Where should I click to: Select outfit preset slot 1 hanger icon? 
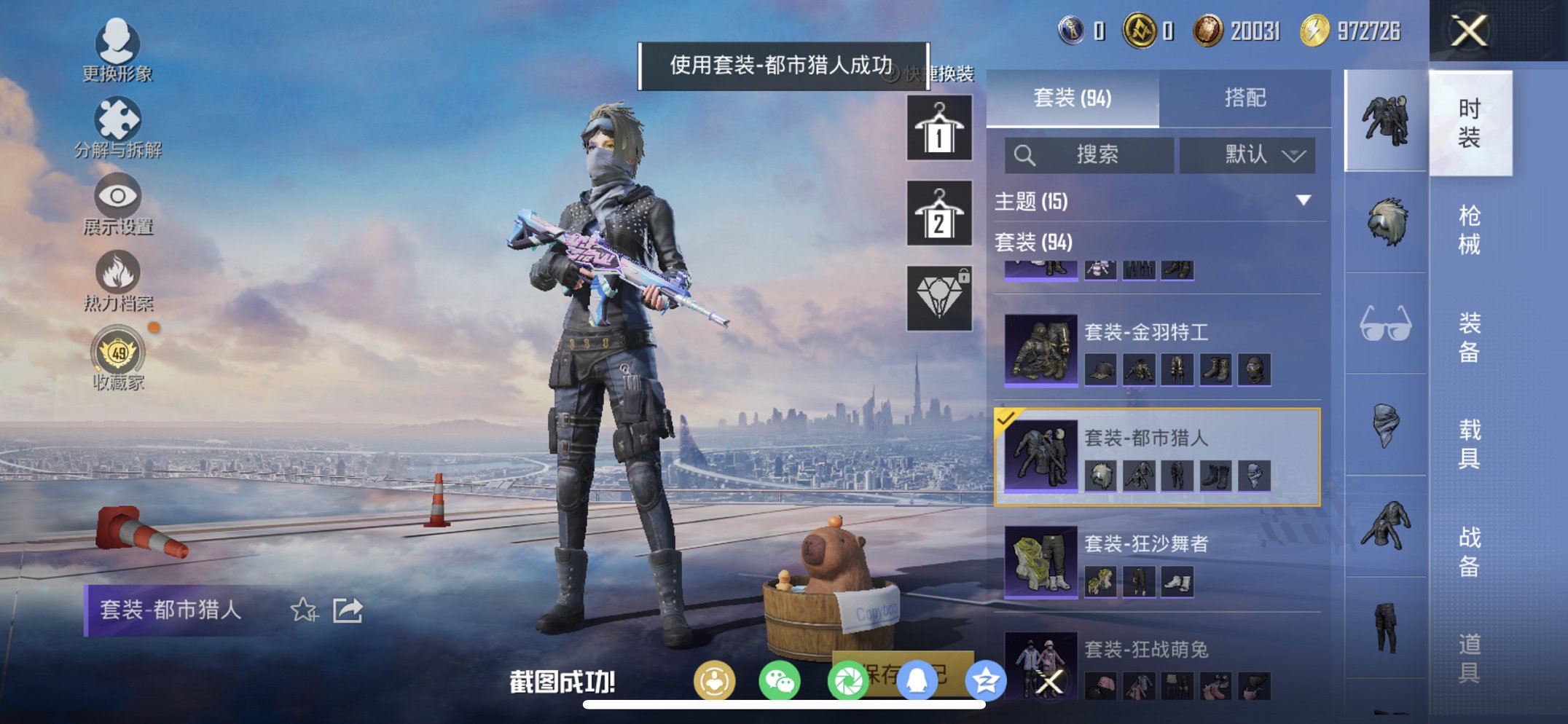coord(938,127)
